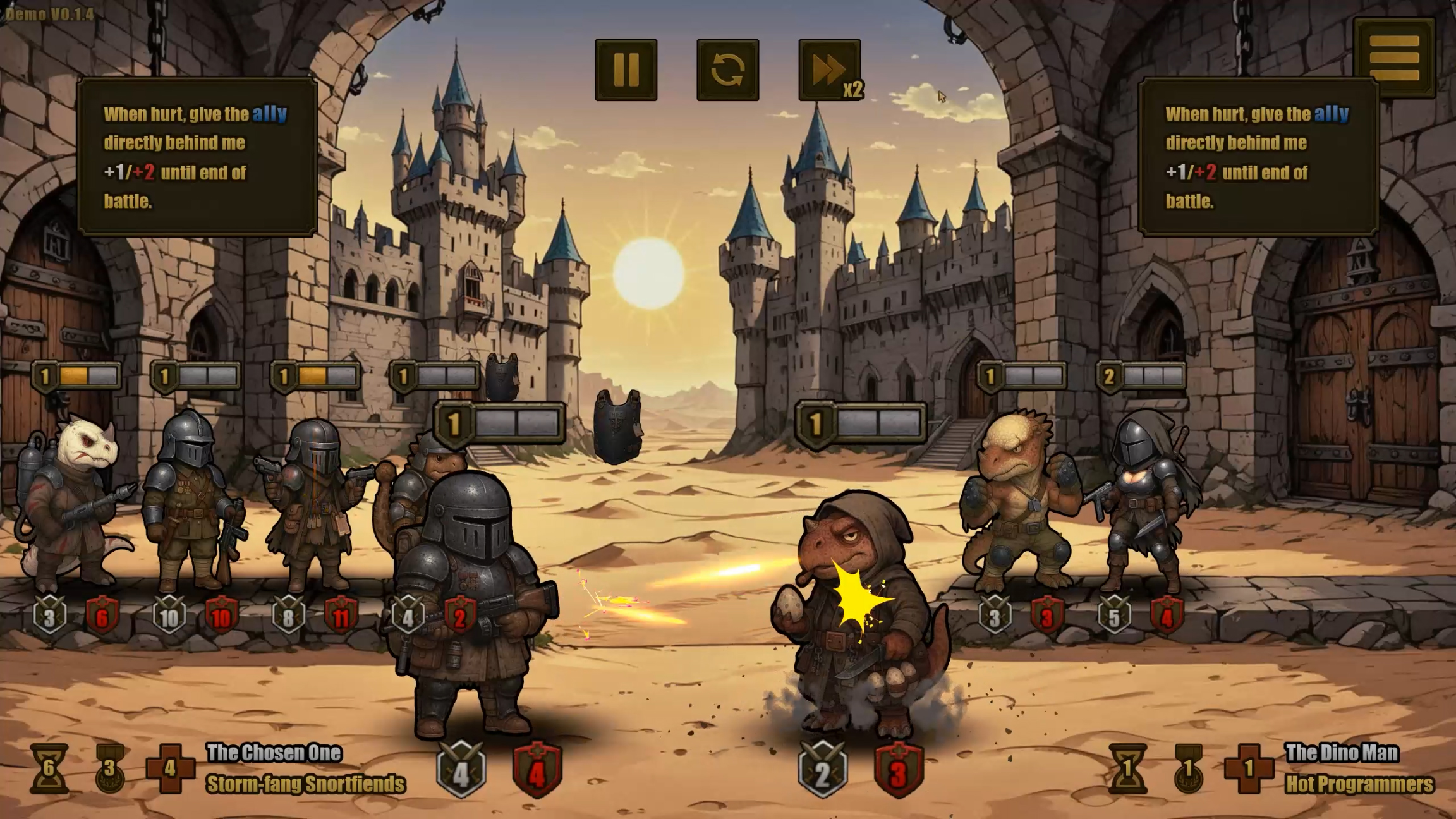Pause the battle playback
This screenshot has width=1456, height=819.
click(626, 70)
